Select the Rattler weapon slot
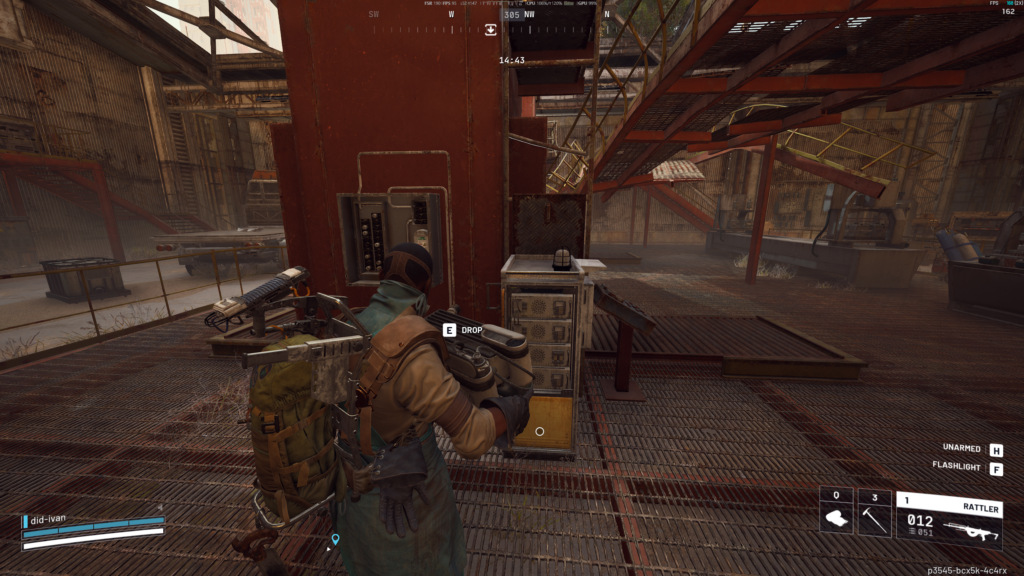Screen dimensions: 1024x576 949,520
